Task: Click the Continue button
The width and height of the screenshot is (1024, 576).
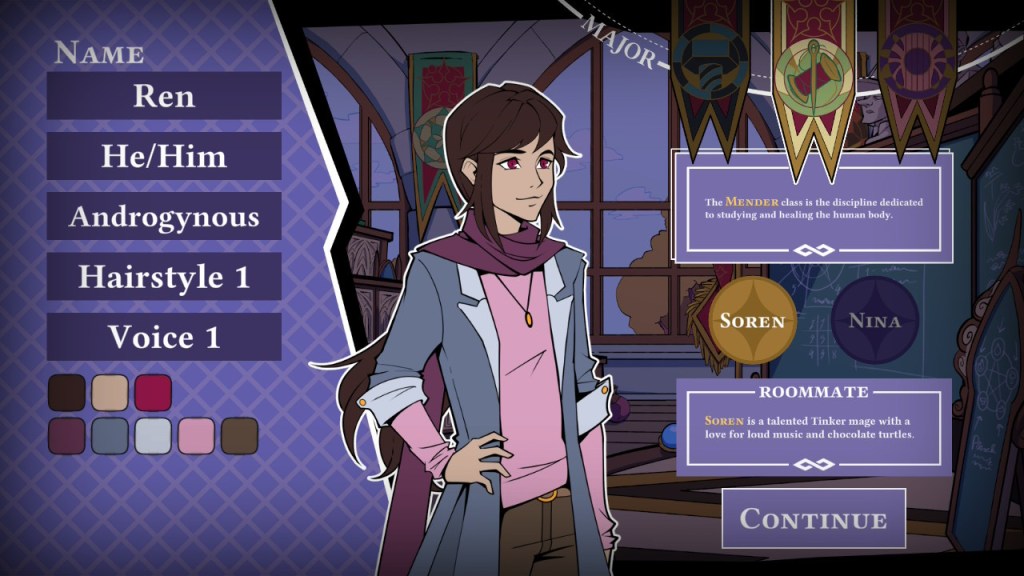Action: point(813,519)
